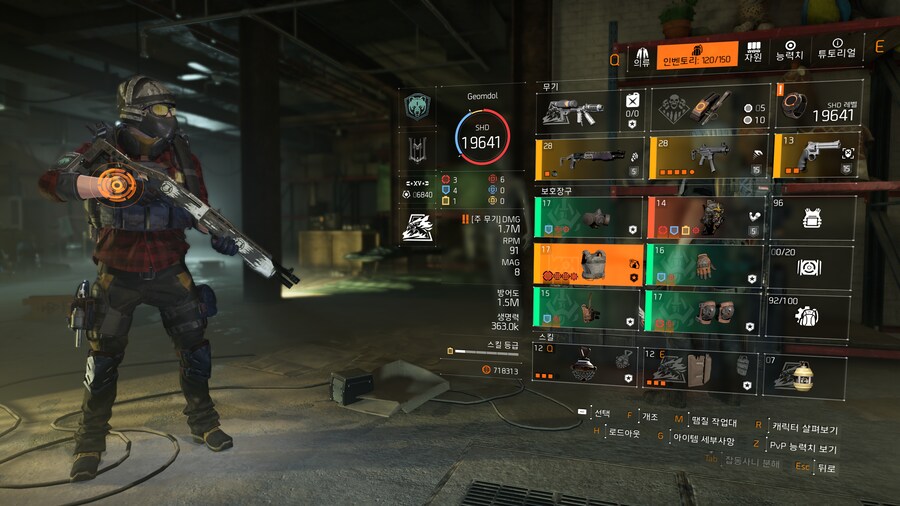Open the 자원 resources tab
900x506 pixels.
[x=753, y=52]
